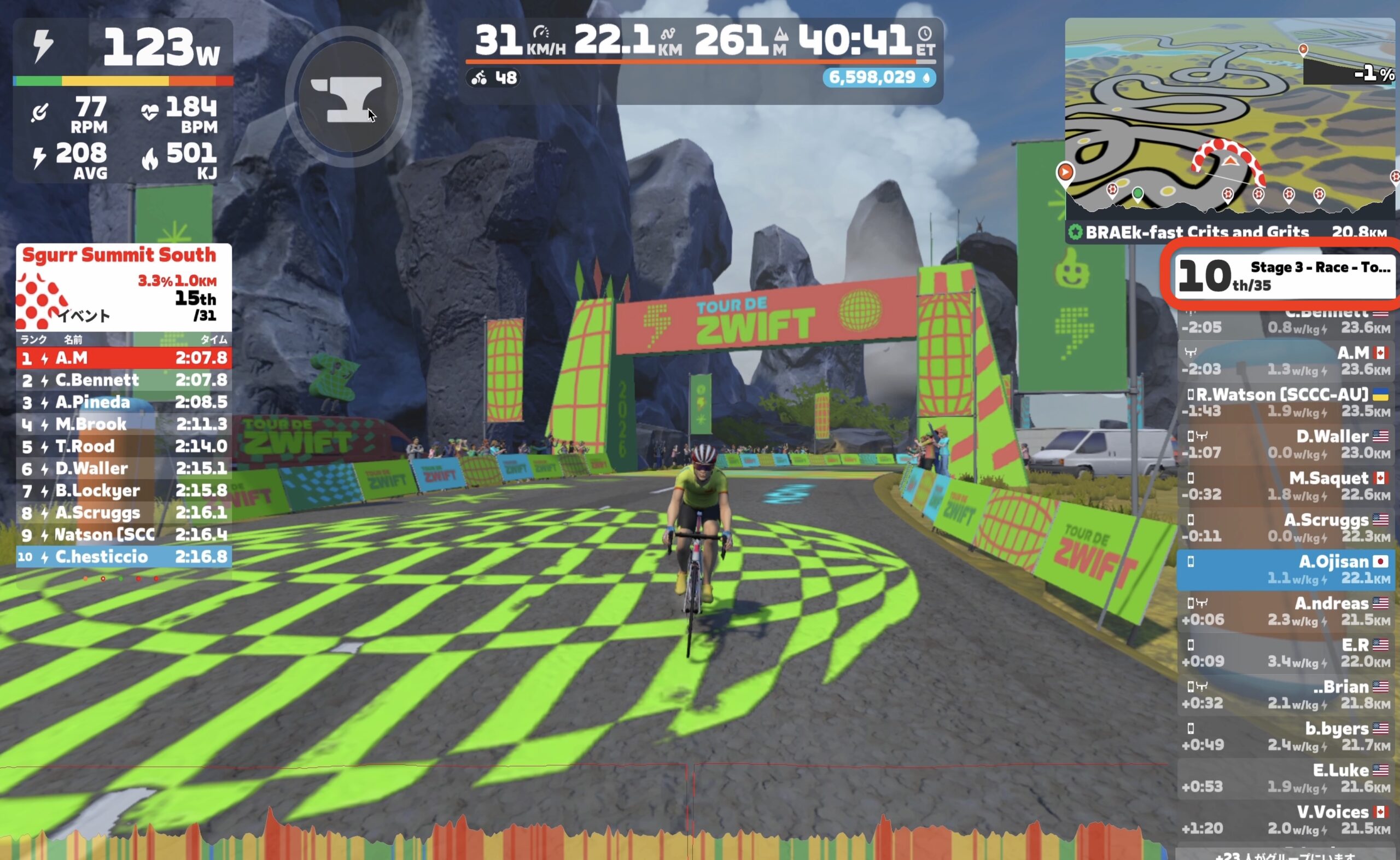Screen dimensions: 1400x860
Task: Click the blue drops counter
Action: tap(878, 78)
